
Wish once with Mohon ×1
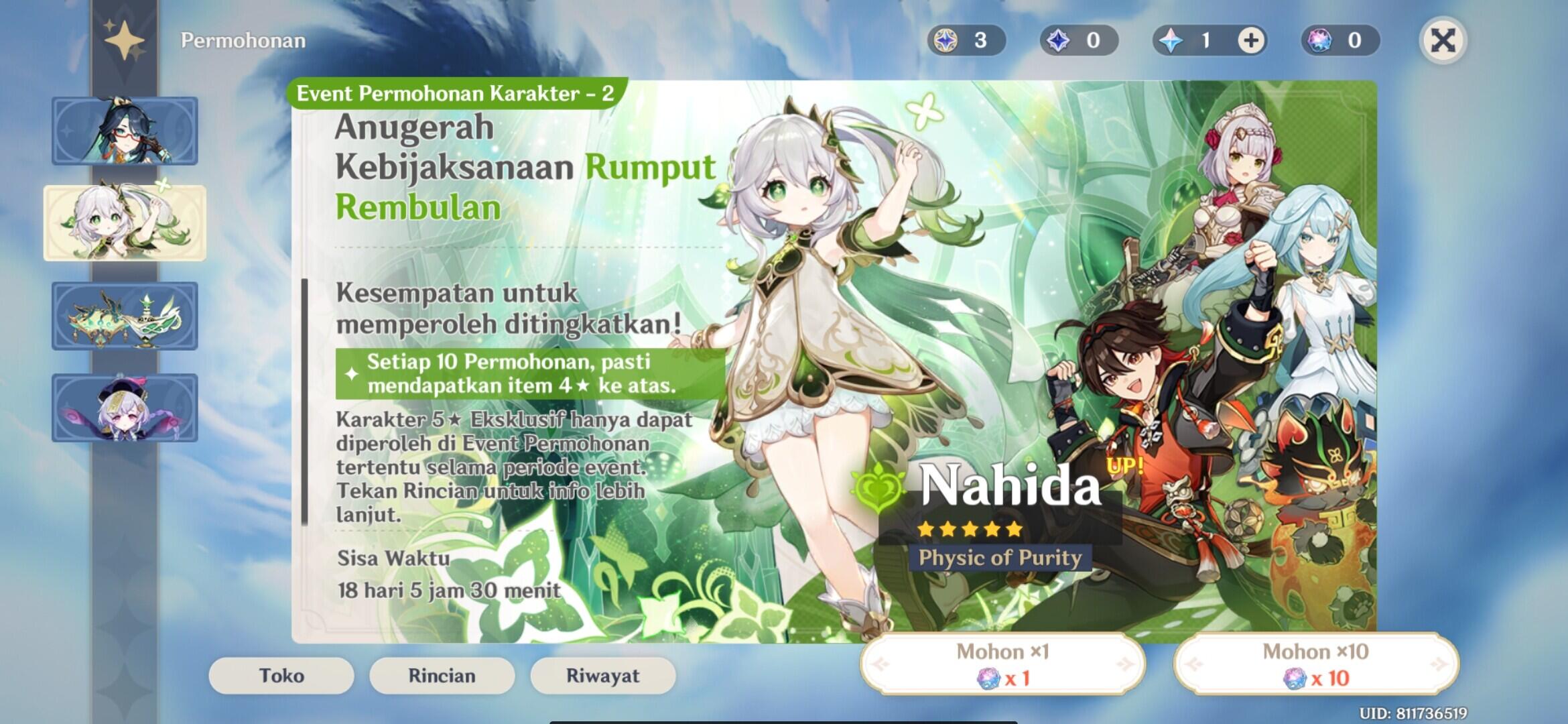(x=1002, y=664)
